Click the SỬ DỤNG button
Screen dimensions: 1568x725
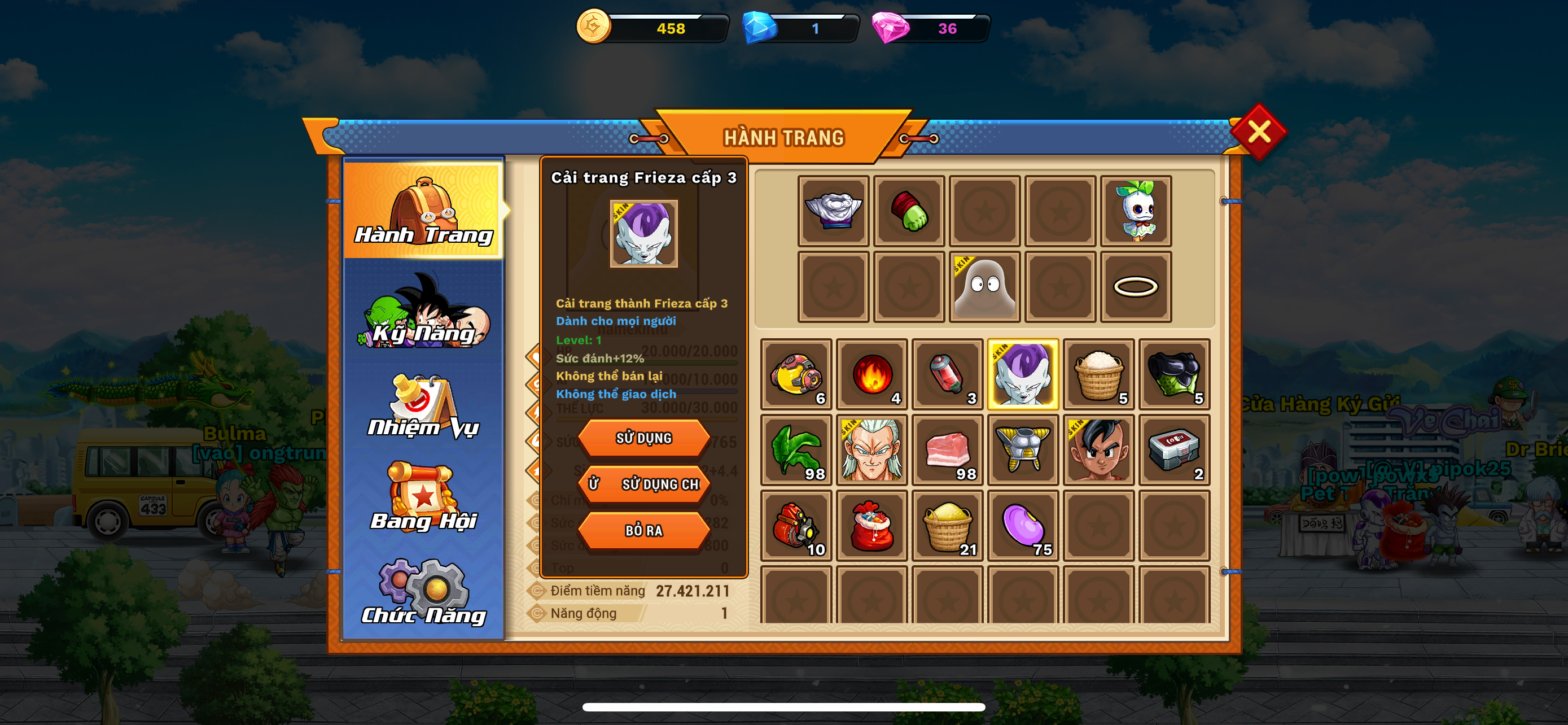(643, 438)
